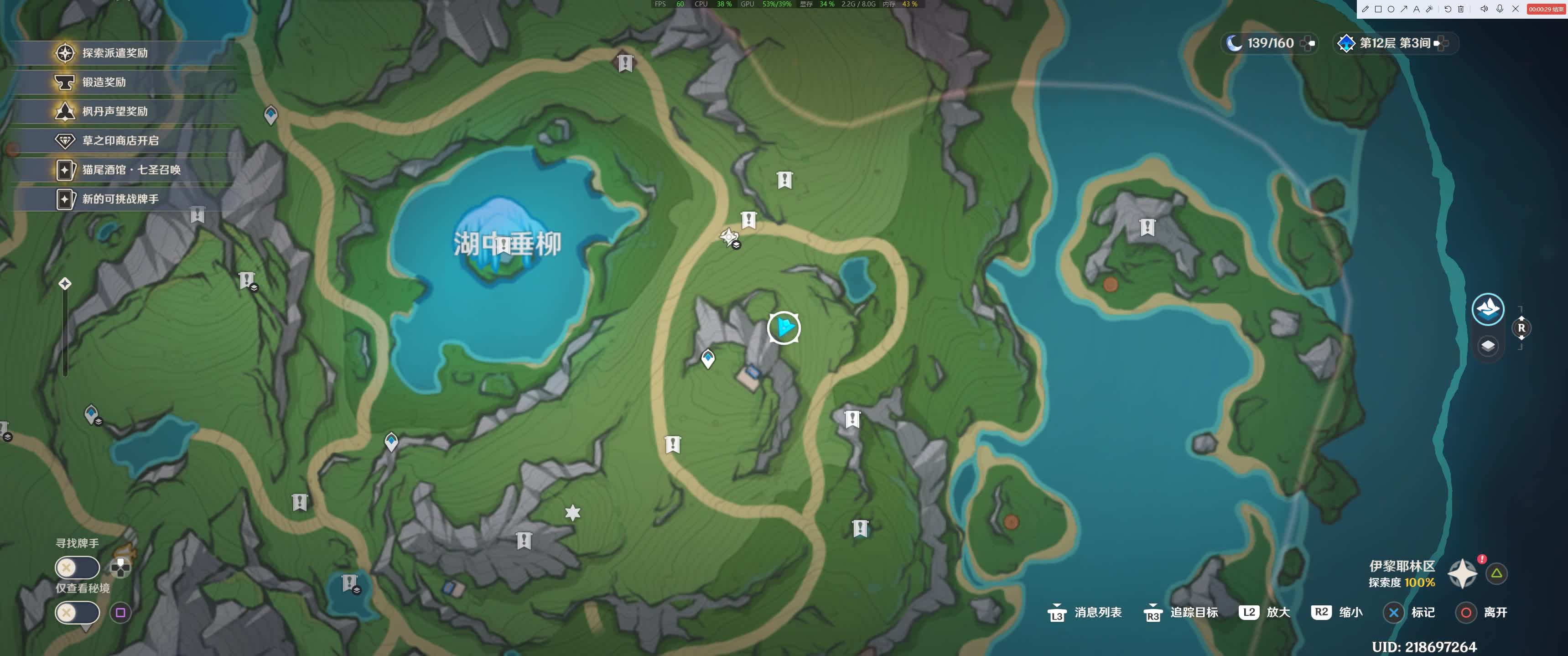Stop the recording with the red 结束 button
The image size is (1568, 656).
pos(1546,9)
